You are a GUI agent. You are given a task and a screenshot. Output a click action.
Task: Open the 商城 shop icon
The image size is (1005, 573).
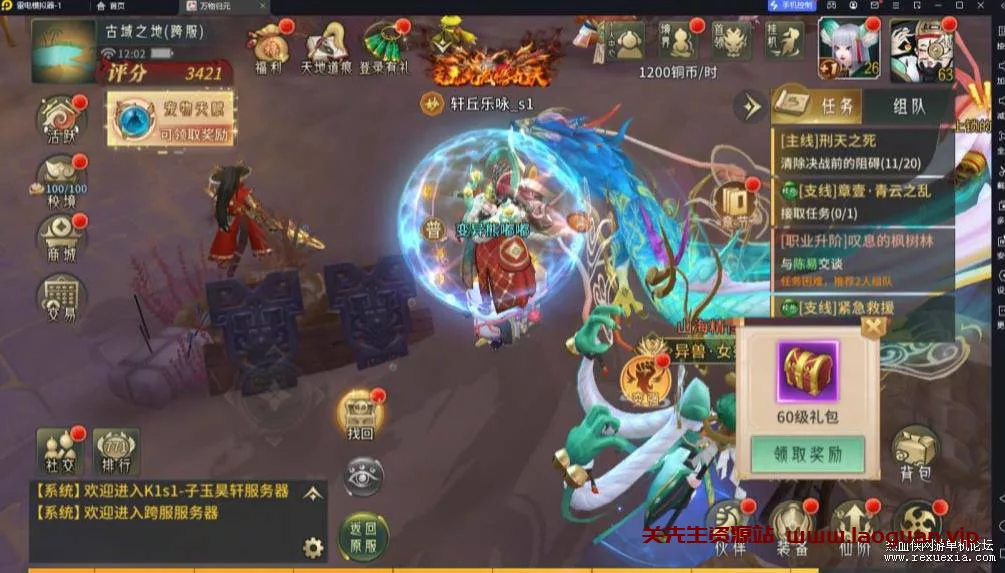[x=61, y=240]
